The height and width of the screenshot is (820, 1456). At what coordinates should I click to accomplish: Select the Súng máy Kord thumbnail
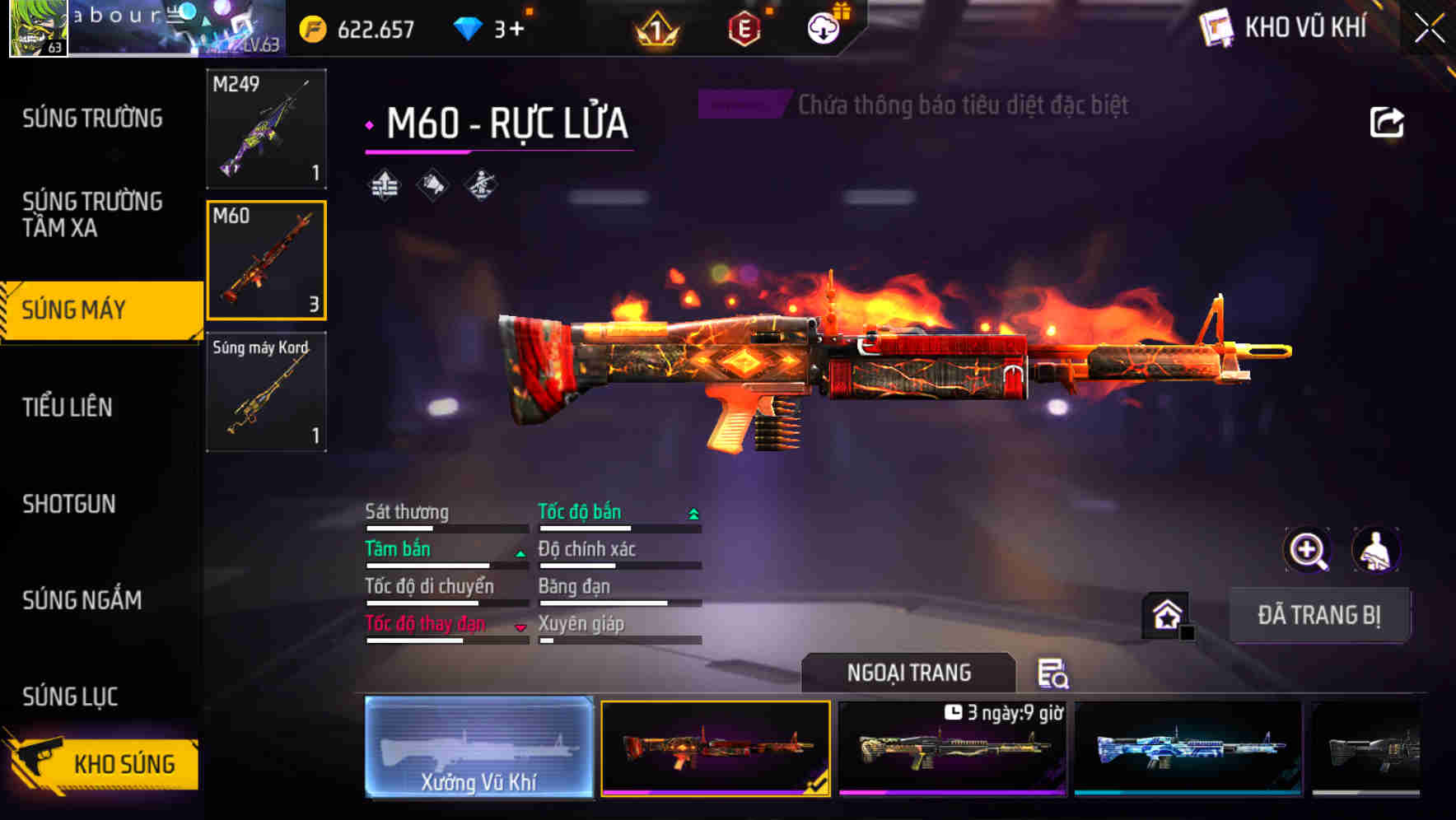(265, 393)
